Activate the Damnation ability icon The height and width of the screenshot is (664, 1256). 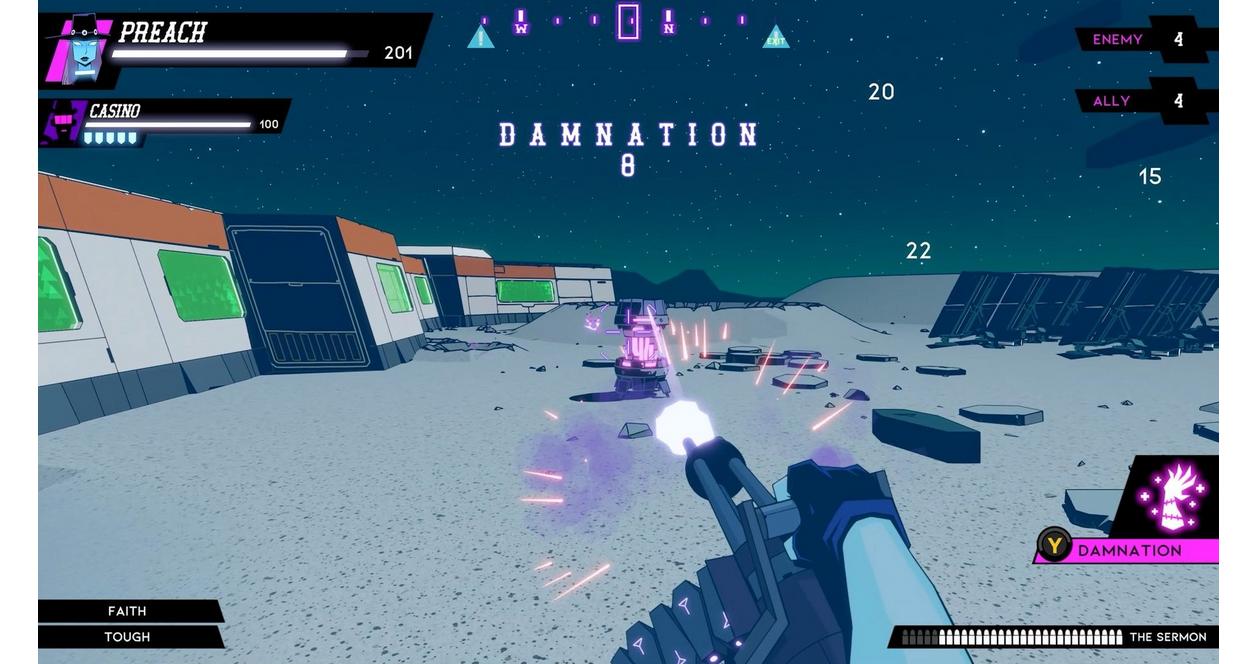coord(1176,496)
